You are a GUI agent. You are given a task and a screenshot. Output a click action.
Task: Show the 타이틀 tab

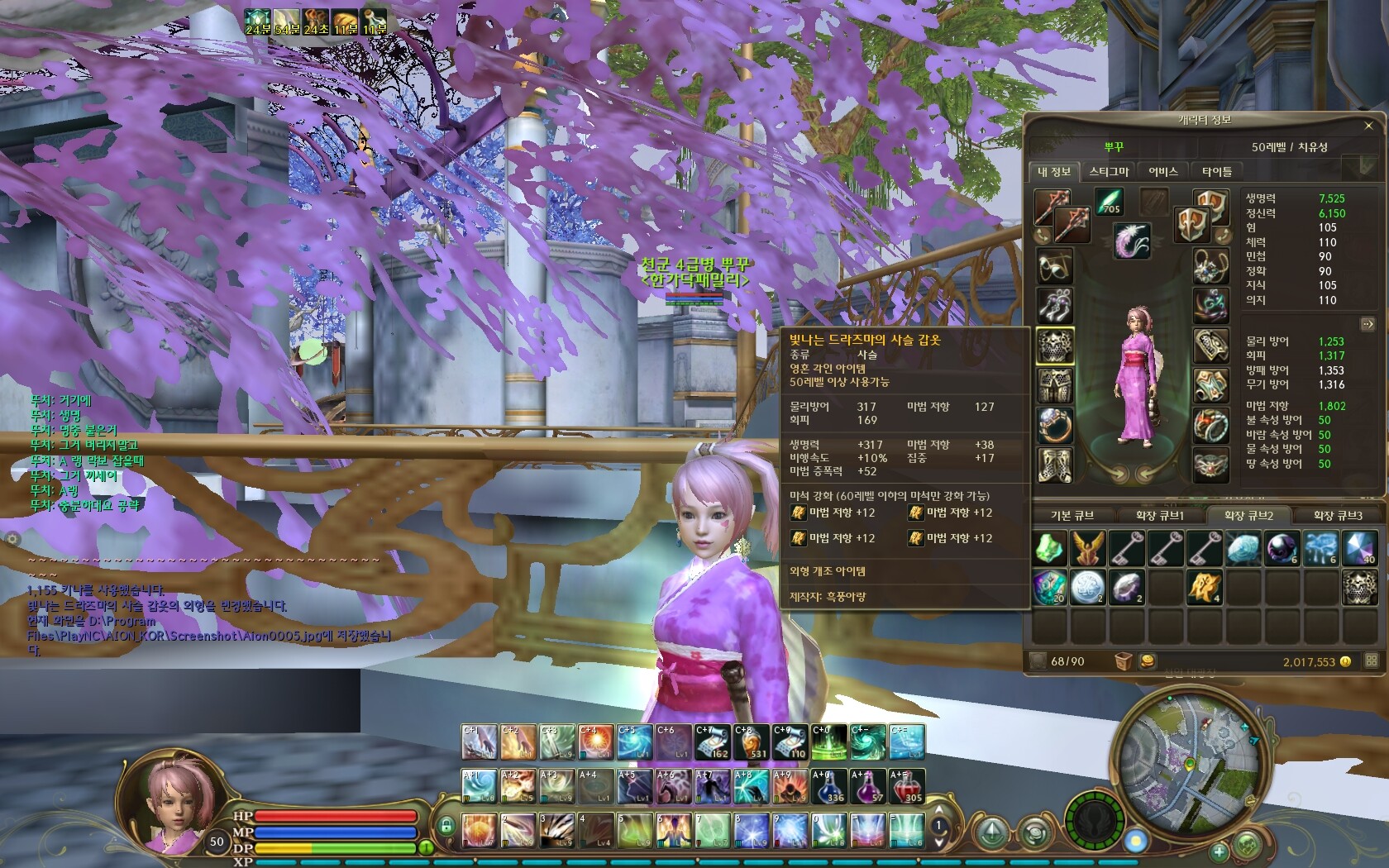point(1216,171)
